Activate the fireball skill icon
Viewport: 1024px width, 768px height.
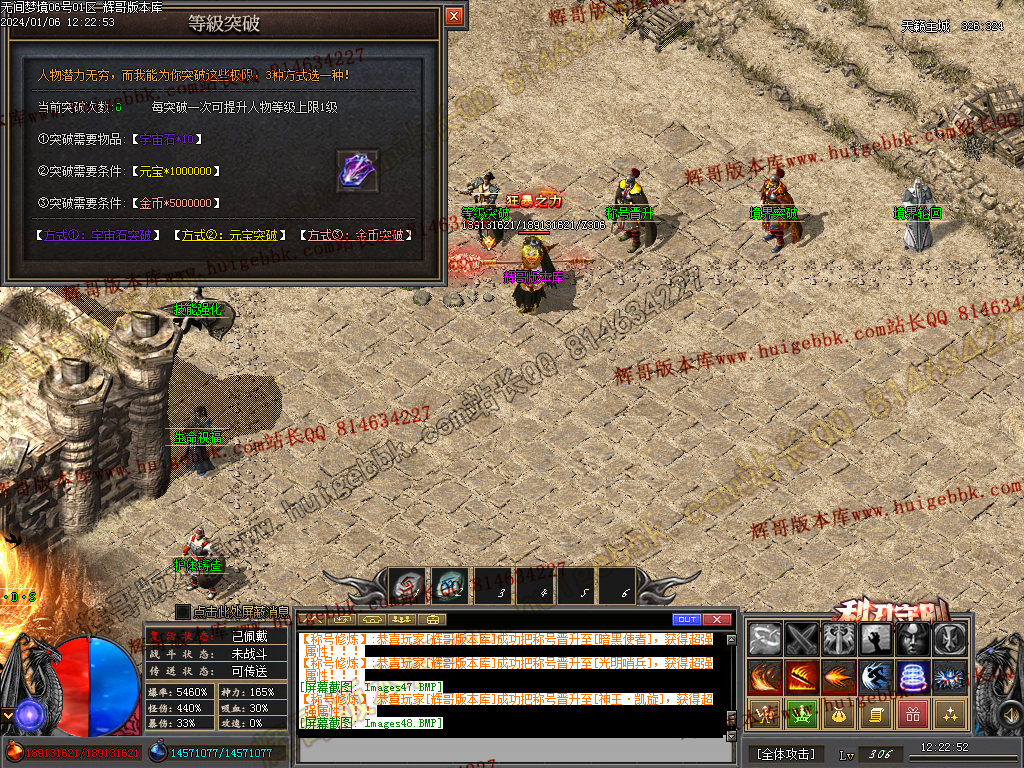[839, 677]
